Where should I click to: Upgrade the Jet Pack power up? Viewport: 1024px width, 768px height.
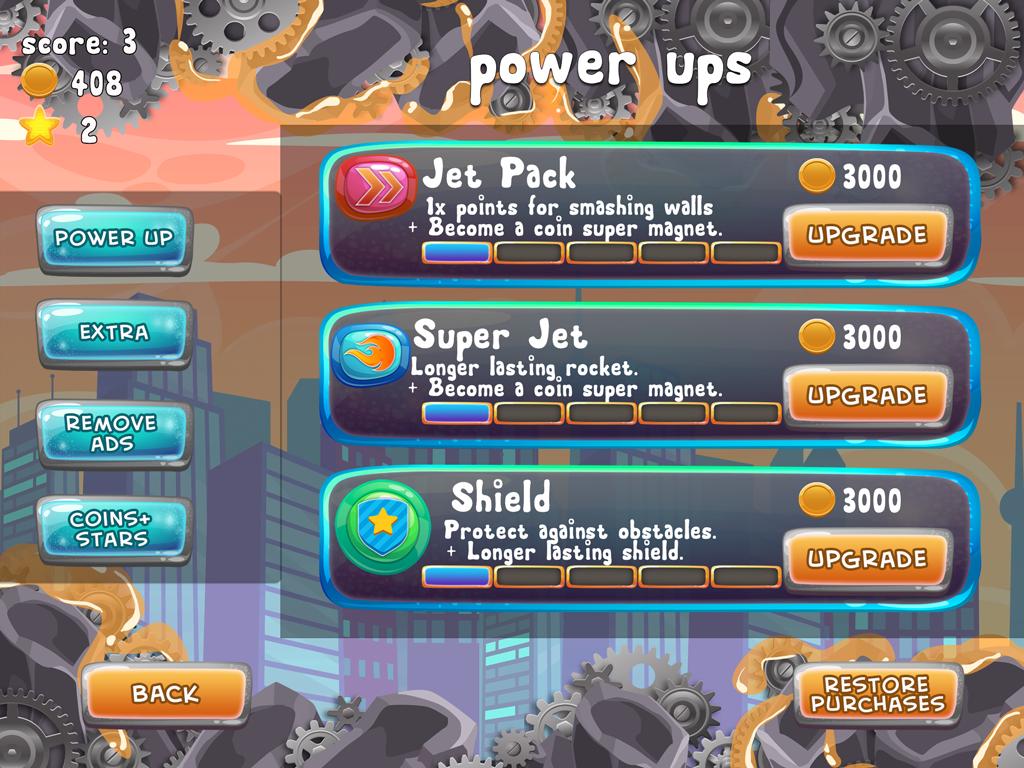[866, 236]
